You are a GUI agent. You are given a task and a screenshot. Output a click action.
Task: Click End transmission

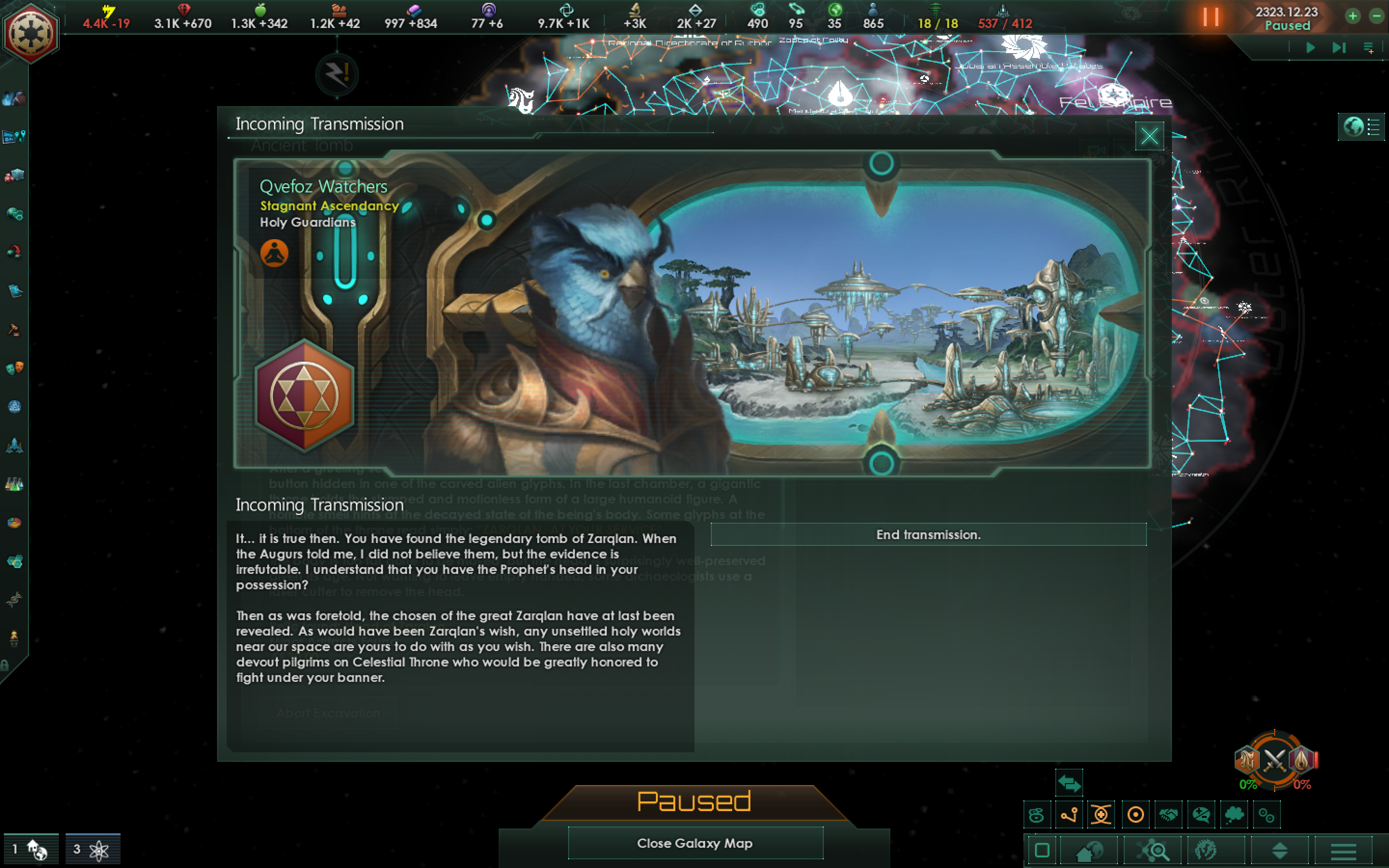929,534
